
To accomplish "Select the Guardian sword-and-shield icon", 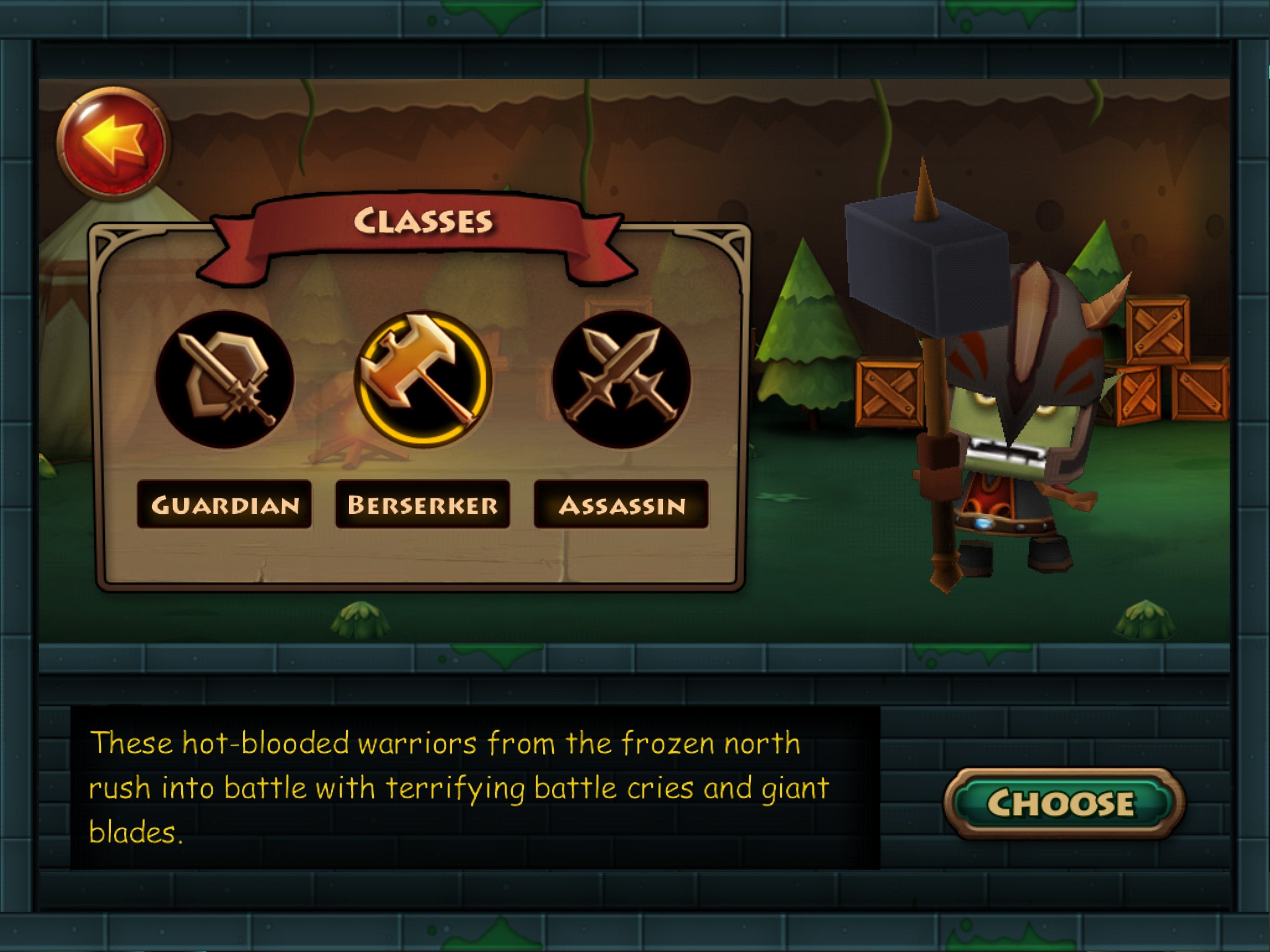I will [x=224, y=380].
